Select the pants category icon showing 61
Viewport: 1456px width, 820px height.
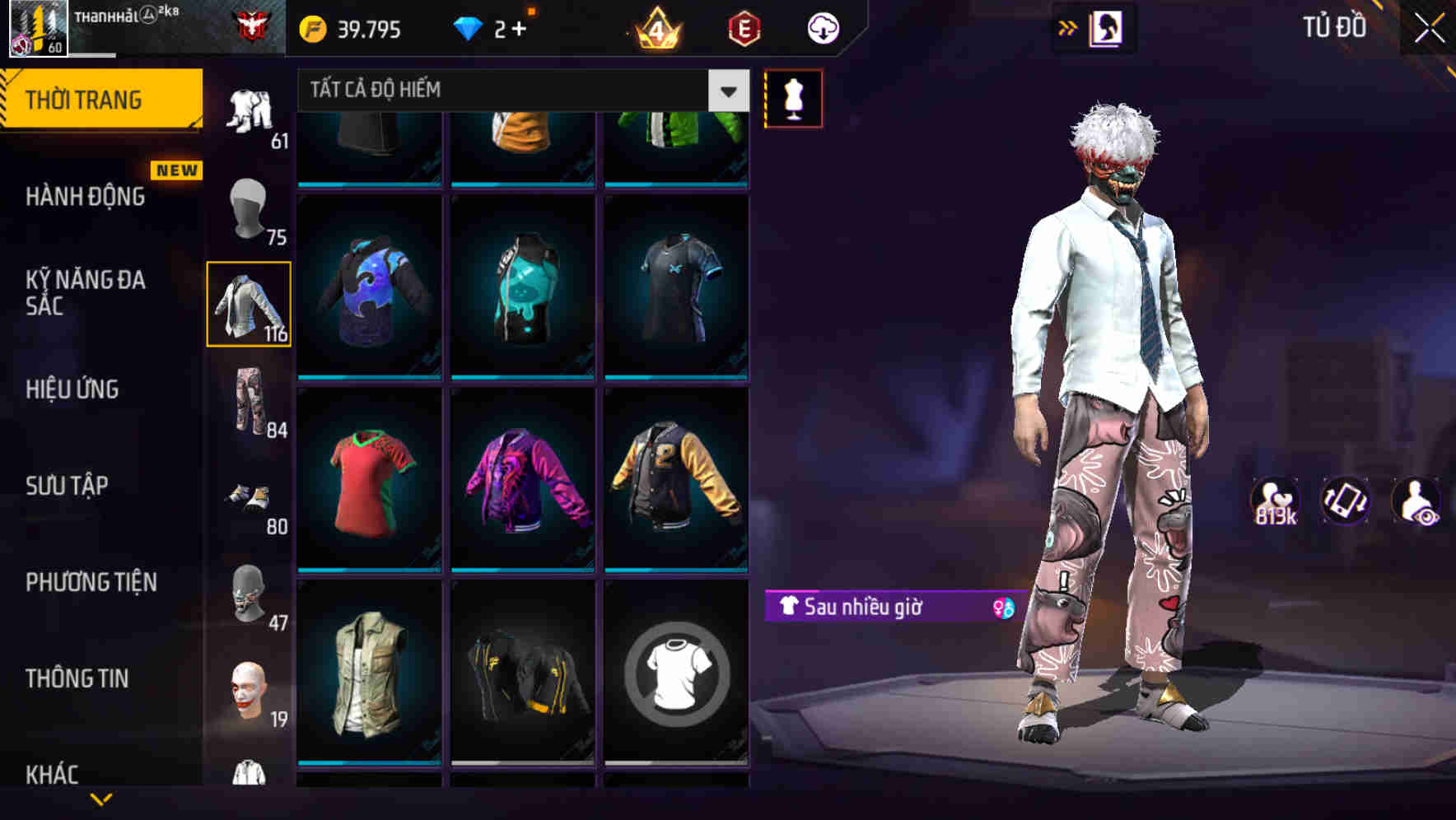click(250, 111)
